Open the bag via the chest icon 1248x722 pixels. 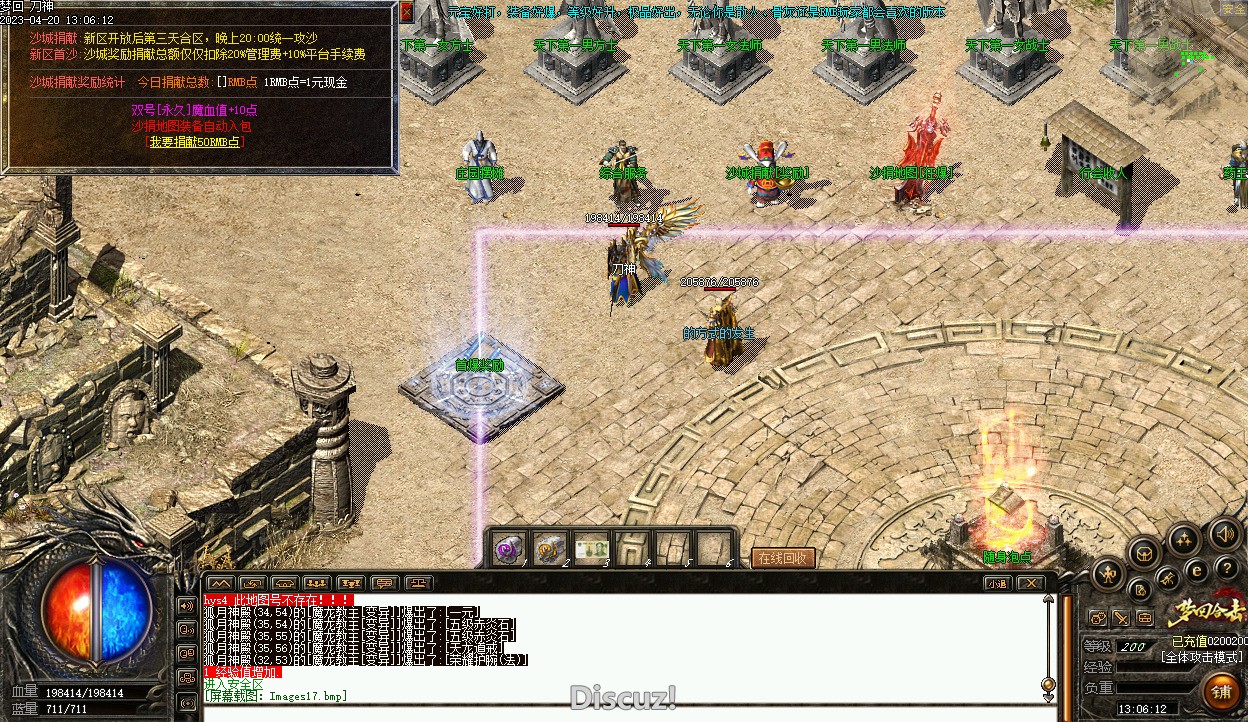coord(1145,552)
